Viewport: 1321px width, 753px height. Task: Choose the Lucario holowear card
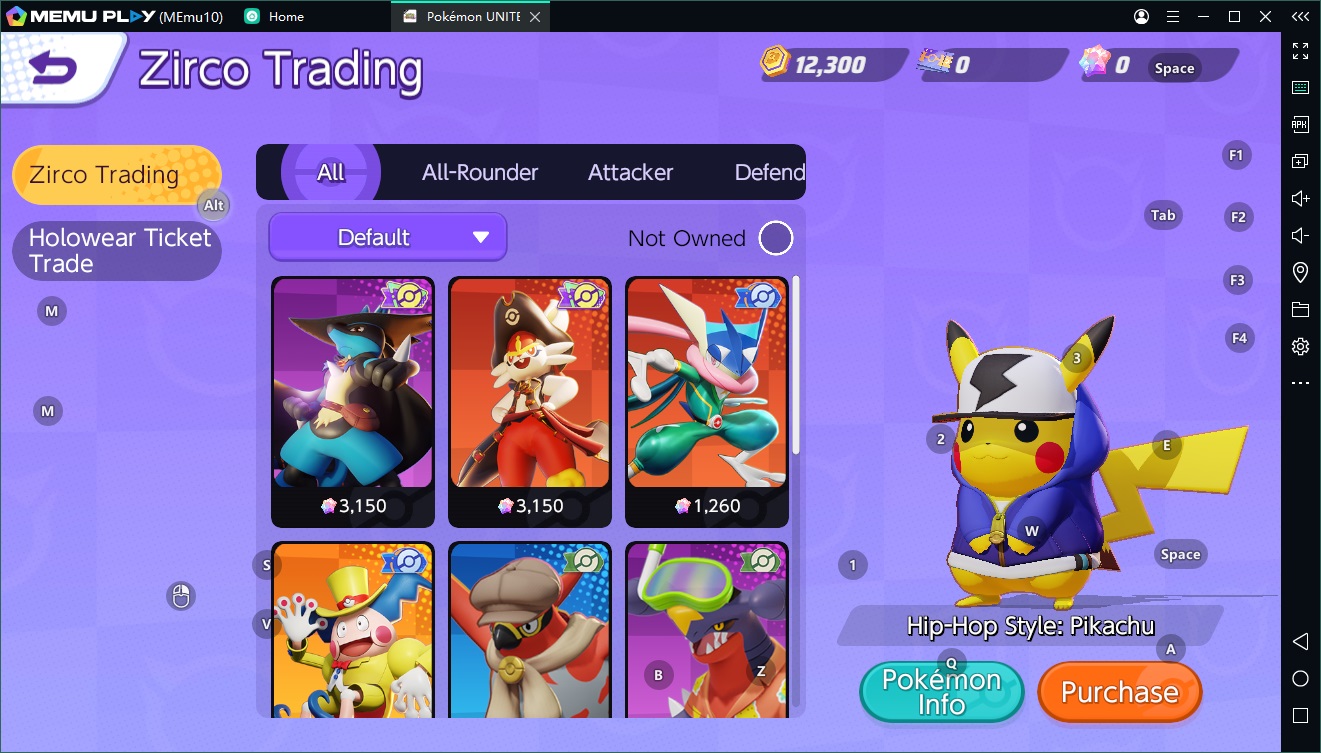(x=353, y=400)
